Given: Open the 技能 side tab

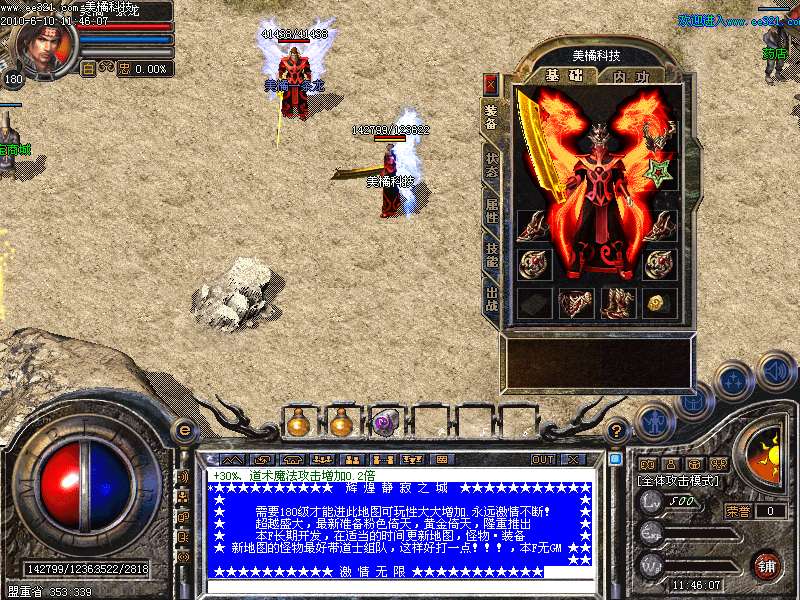Looking at the screenshot, I should 491,255.
